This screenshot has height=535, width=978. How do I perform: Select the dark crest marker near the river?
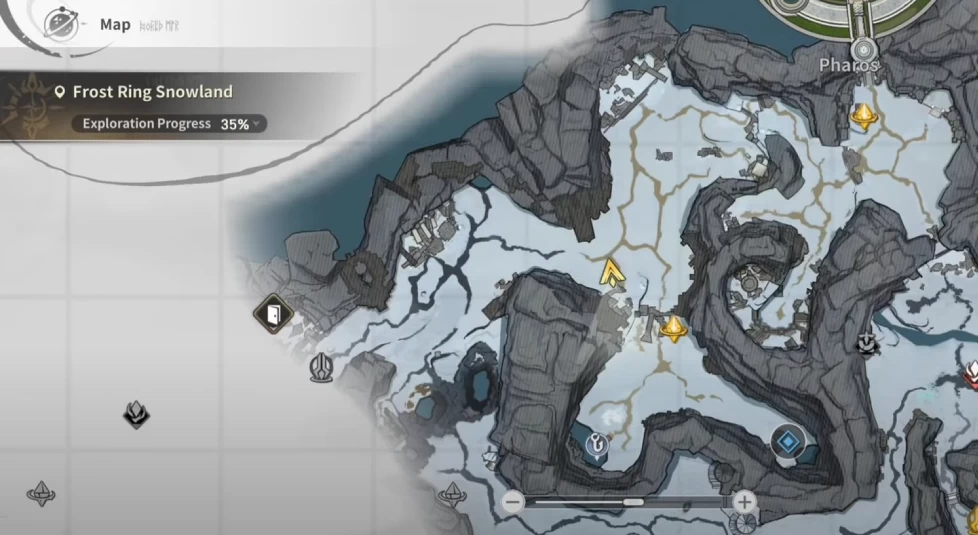pos(866,344)
